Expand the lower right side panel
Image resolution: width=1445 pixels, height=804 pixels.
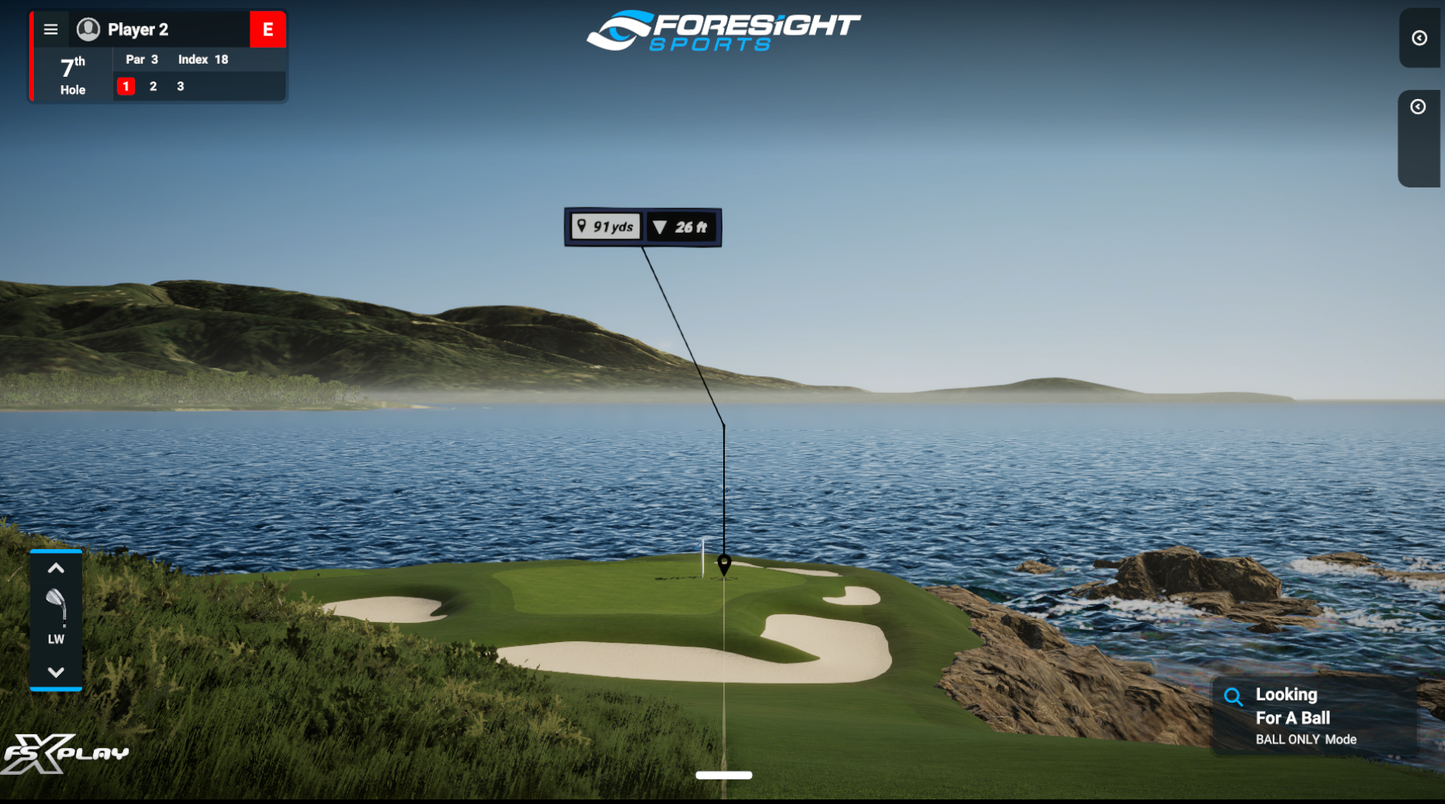pos(1419,106)
